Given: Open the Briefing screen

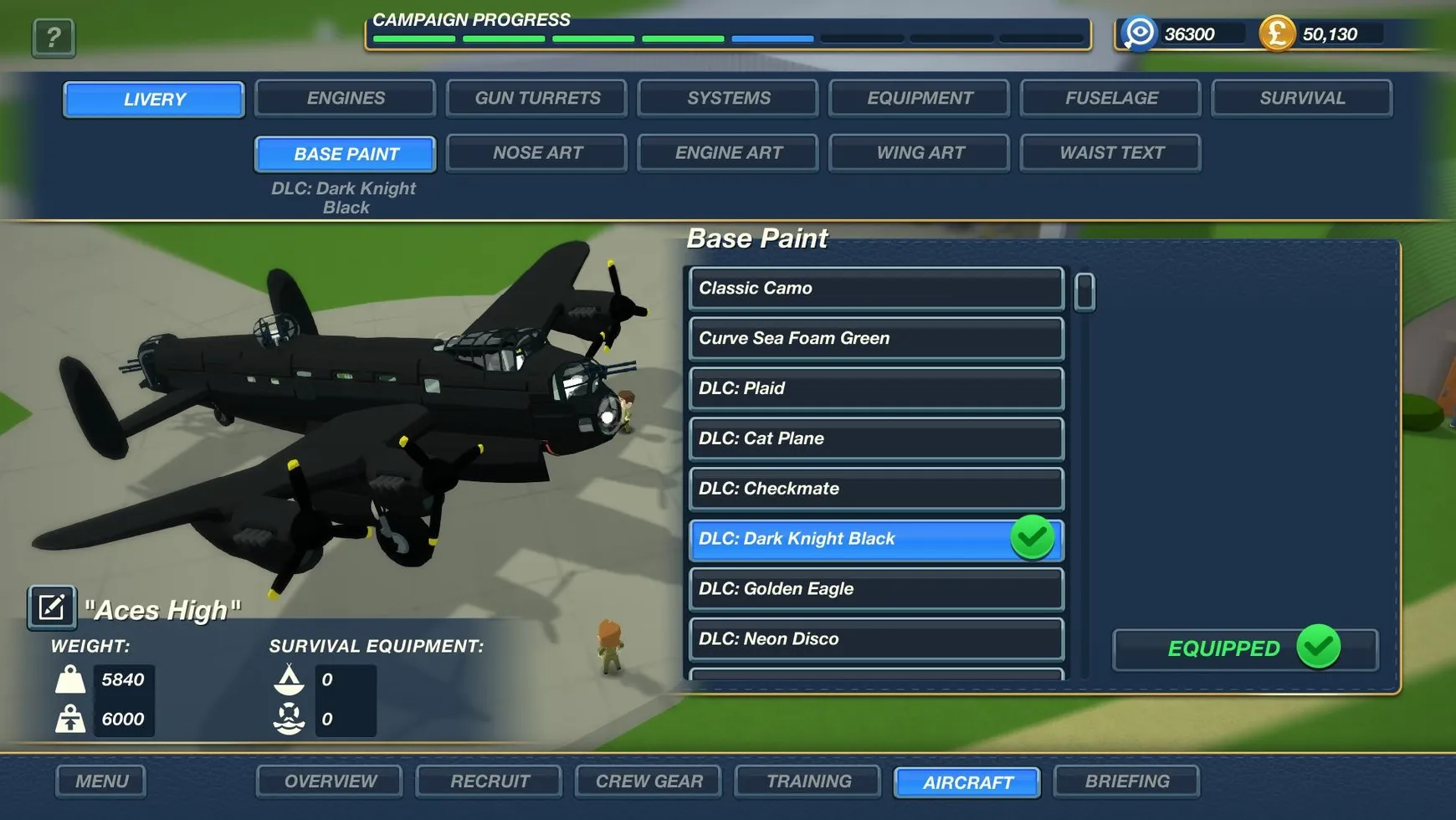Looking at the screenshot, I should (x=1127, y=781).
